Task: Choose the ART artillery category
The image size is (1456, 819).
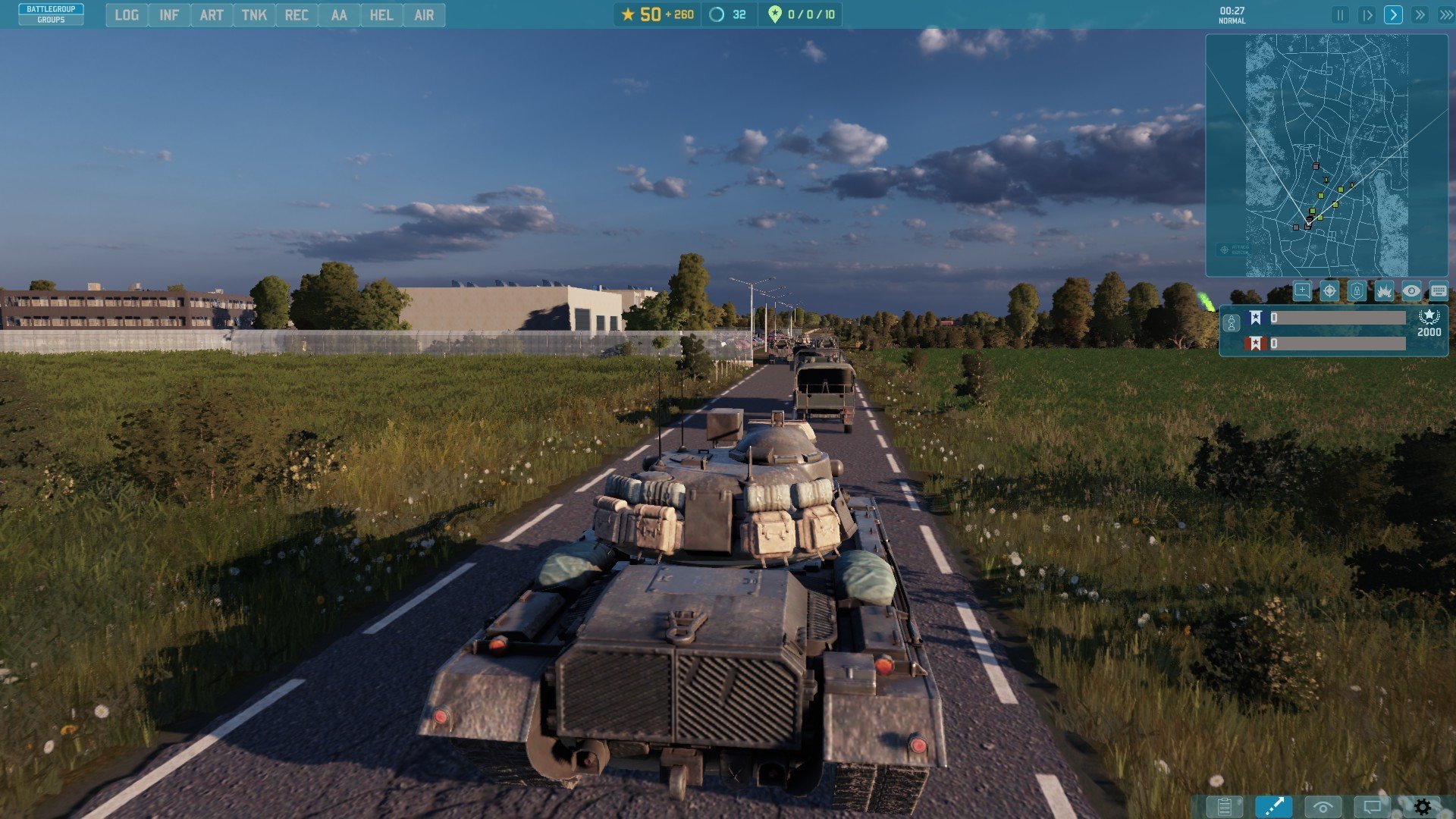Action: click(212, 15)
